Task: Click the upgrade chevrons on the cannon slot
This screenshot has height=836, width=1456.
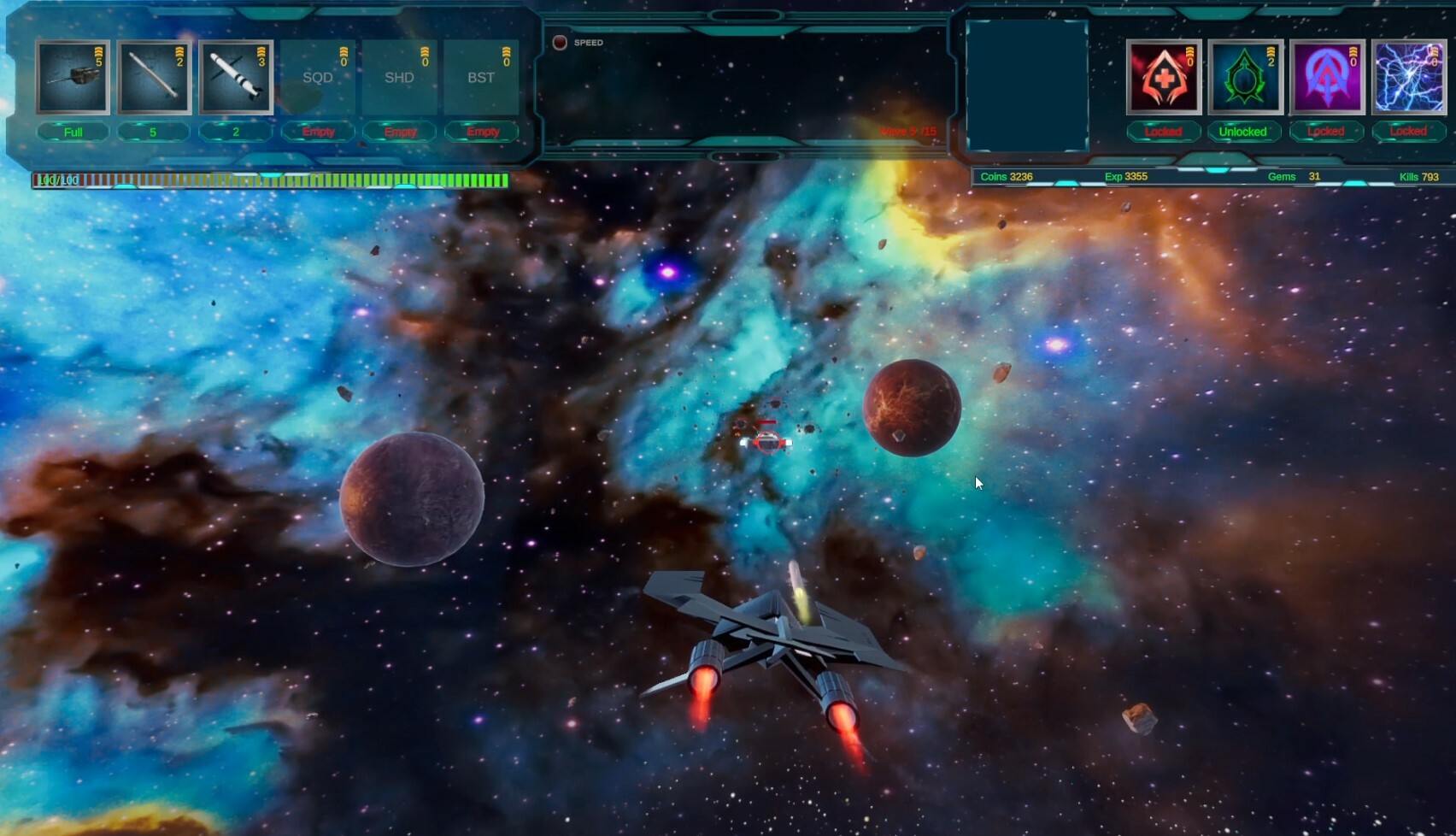Action: [97, 53]
